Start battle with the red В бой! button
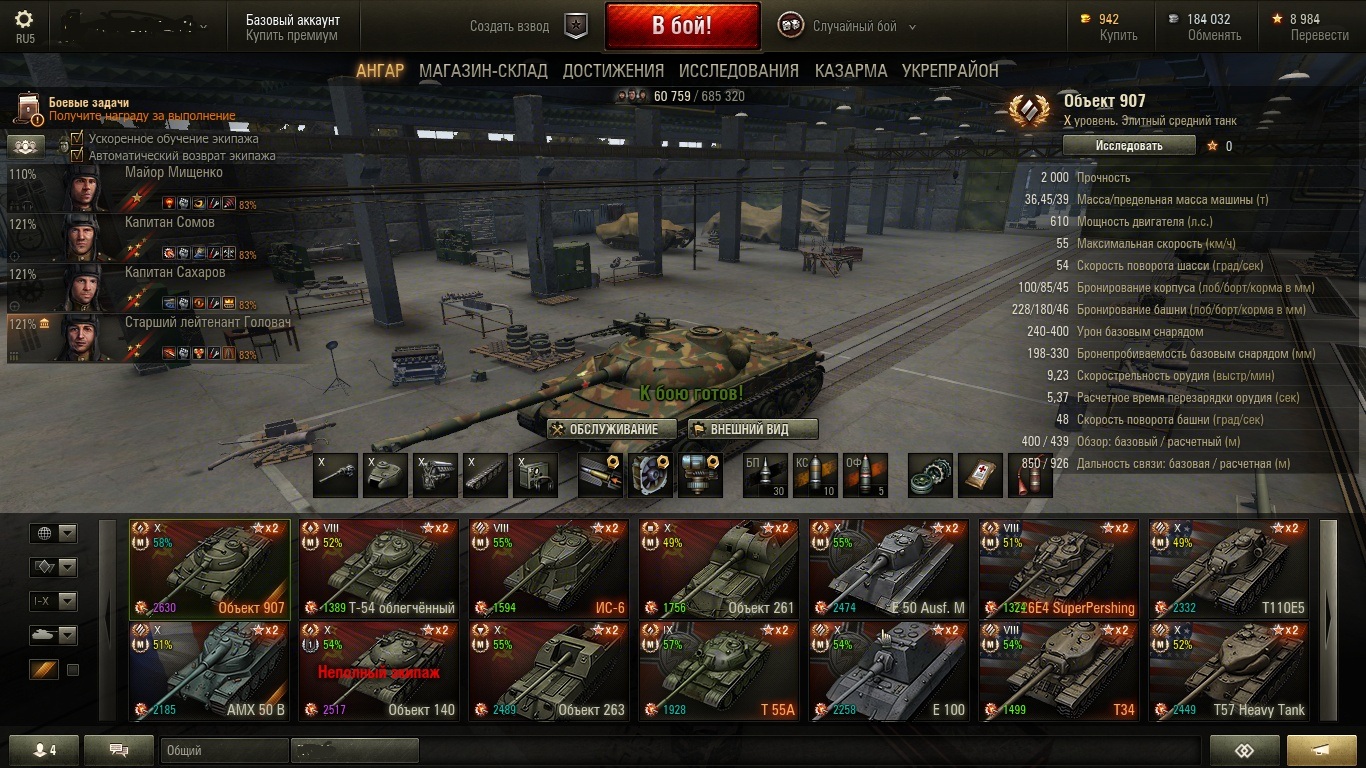 pos(682,26)
